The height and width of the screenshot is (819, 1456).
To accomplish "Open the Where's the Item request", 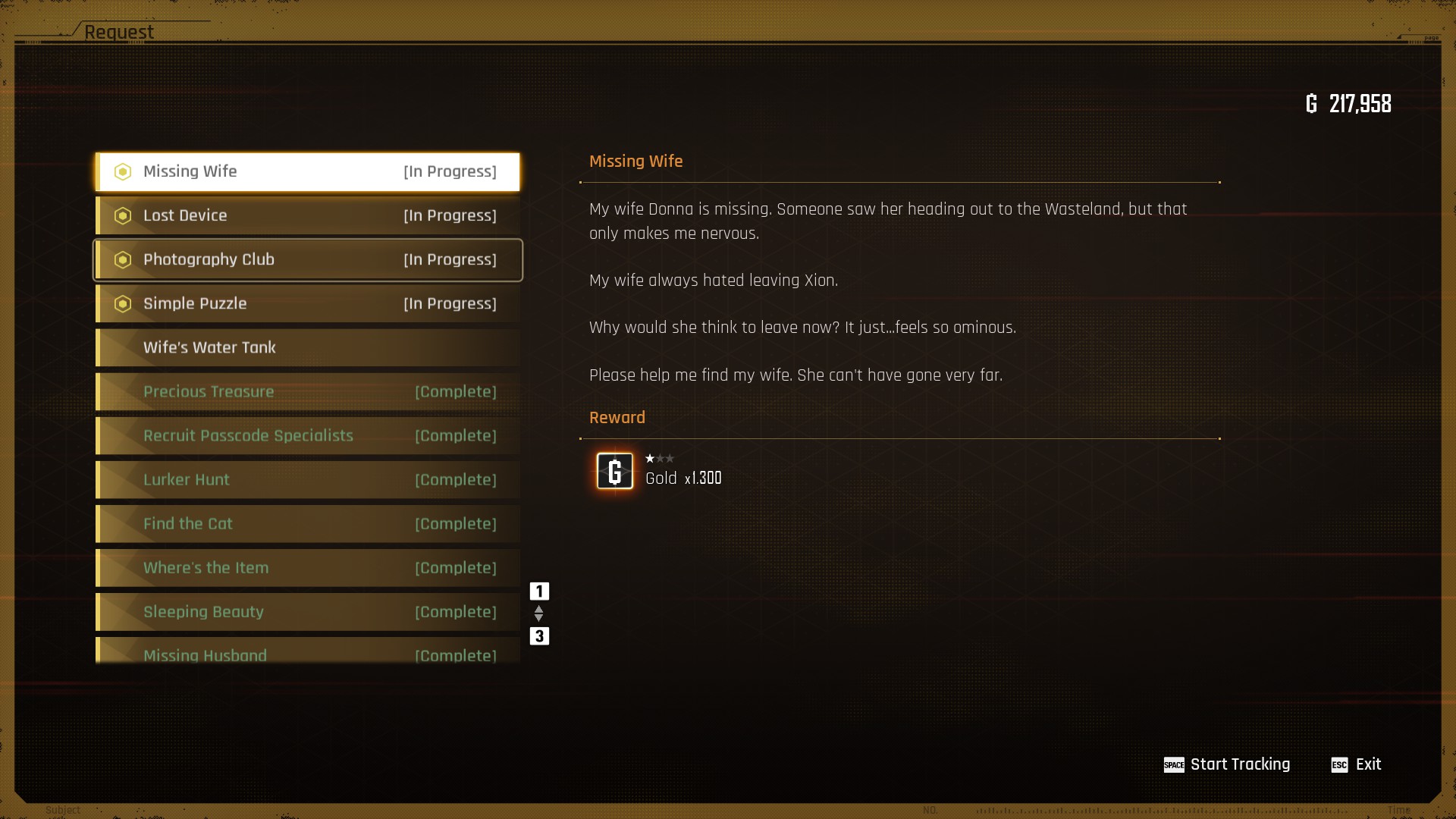I will click(x=307, y=568).
